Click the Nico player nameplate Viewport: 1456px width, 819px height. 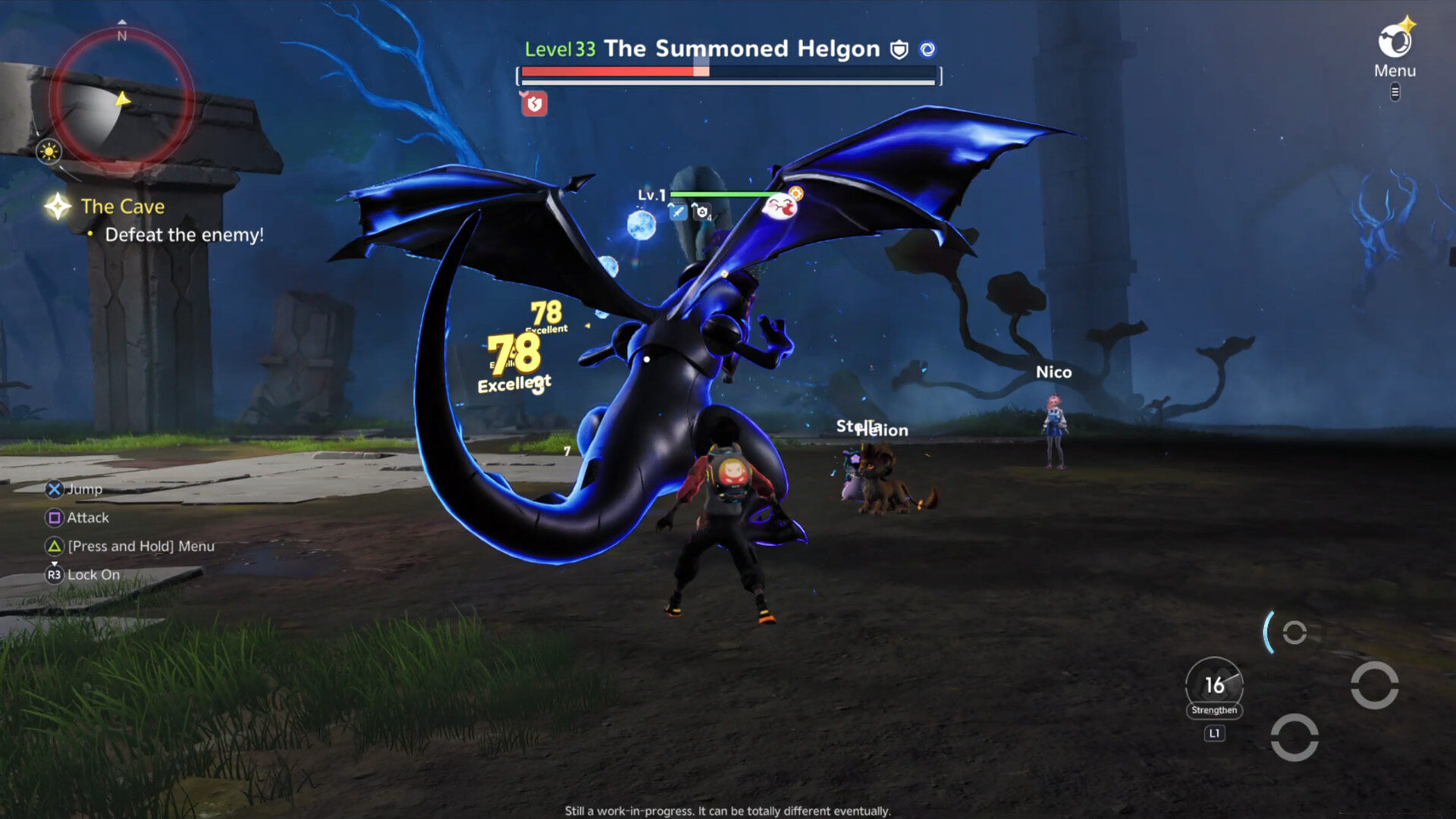(1053, 372)
